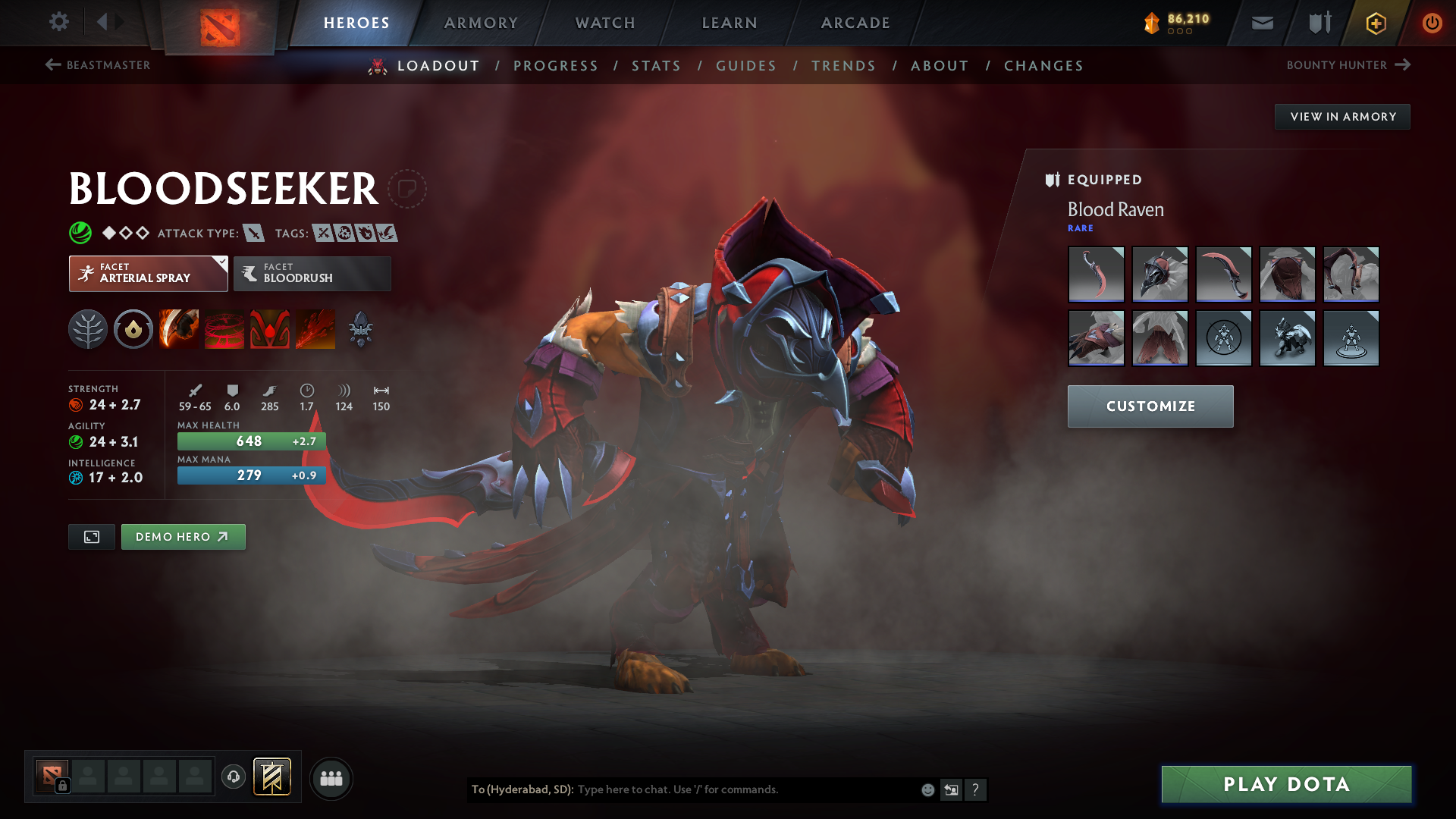This screenshot has width=1456, height=819.
Task: Open the Blood Rite ability icon
Action: pyautogui.click(x=224, y=328)
